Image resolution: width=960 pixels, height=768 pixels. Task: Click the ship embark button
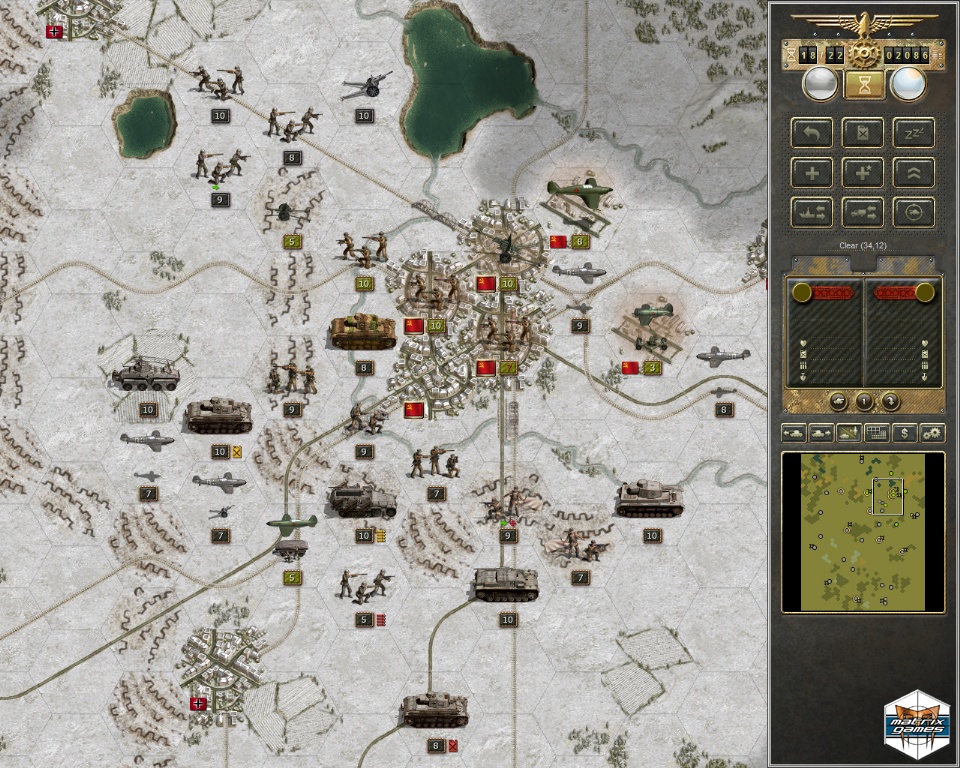[x=812, y=211]
